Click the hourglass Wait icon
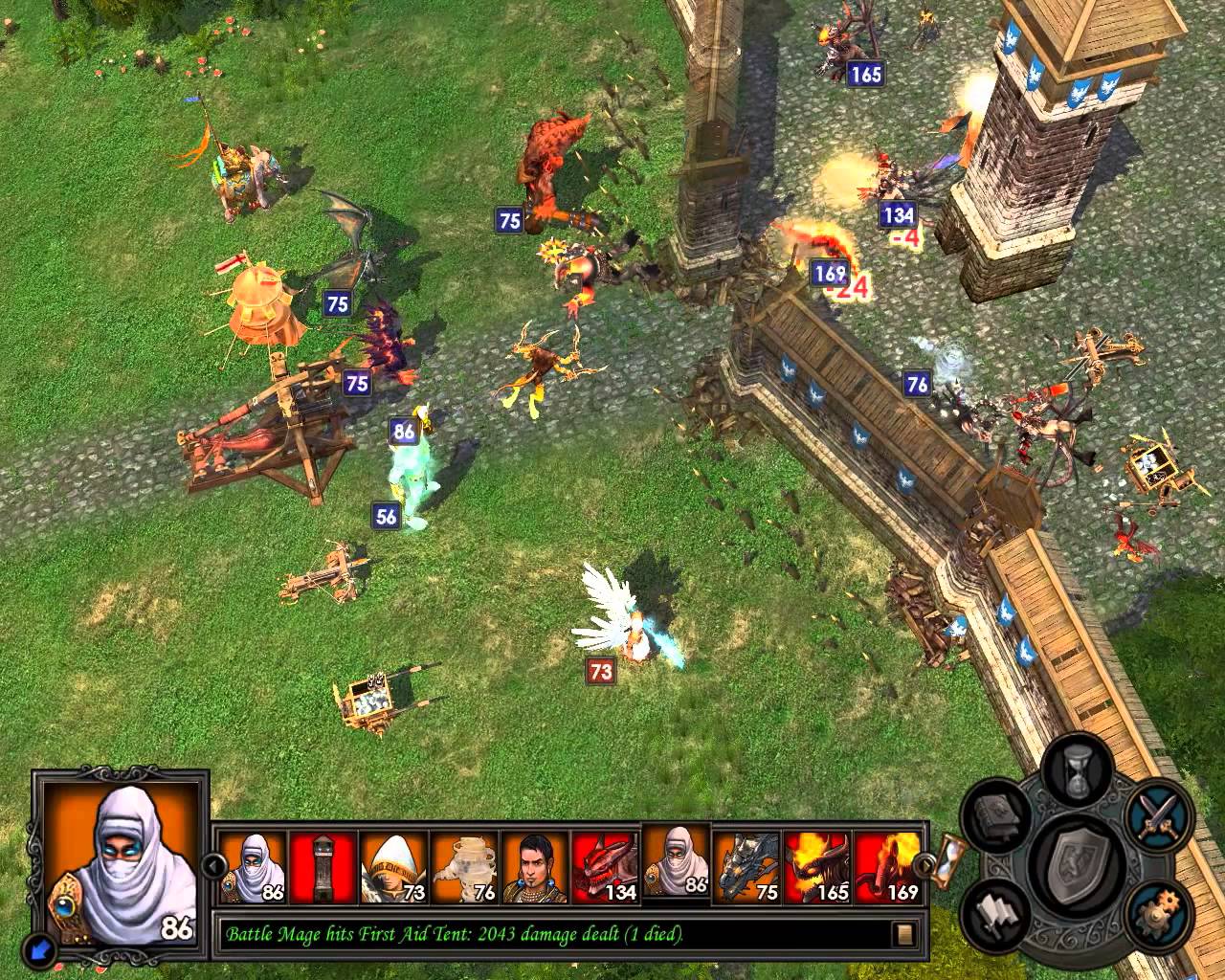This screenshot has width=1225, height=980. tap(1076, 771)
